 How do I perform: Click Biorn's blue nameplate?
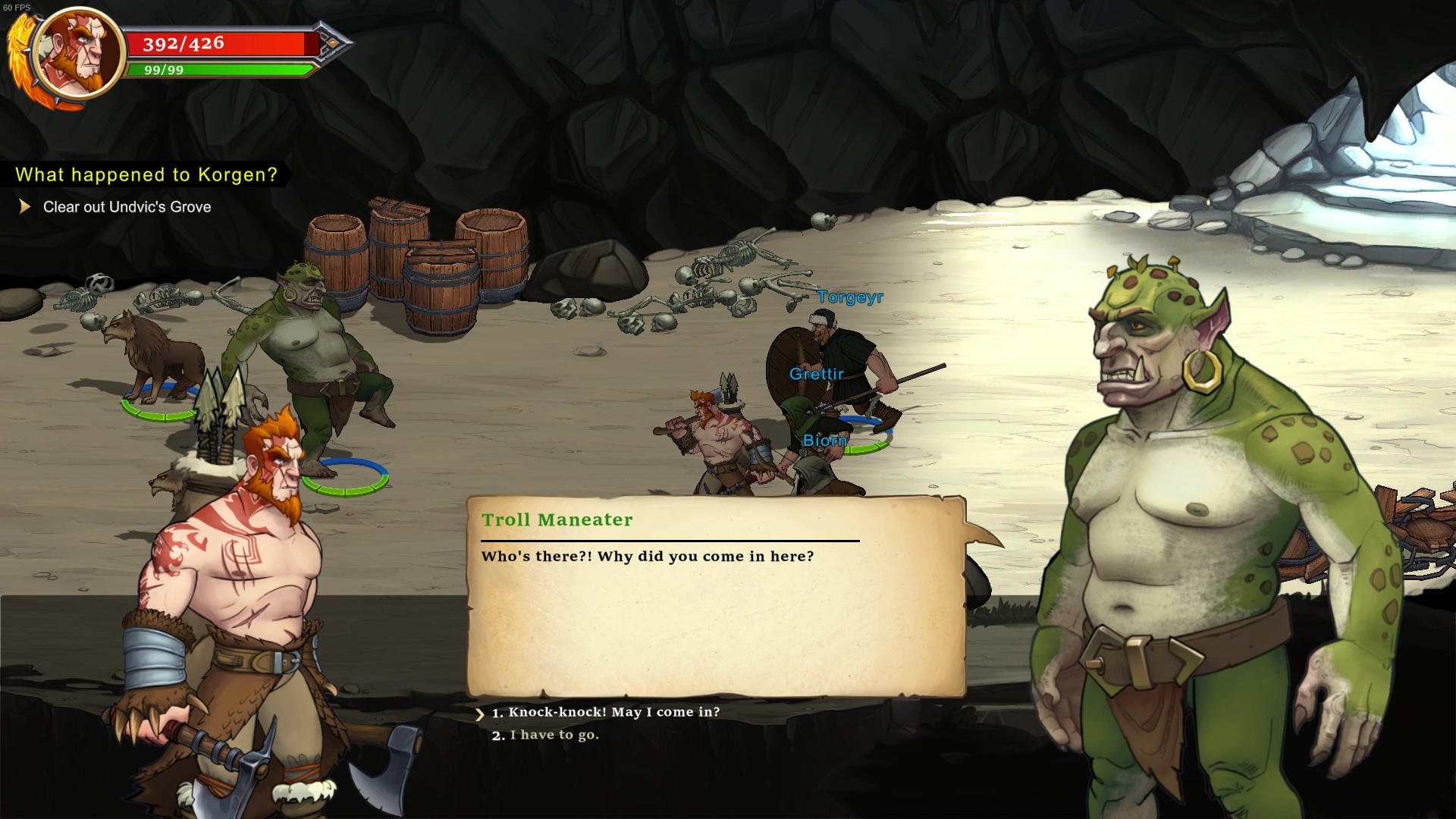pos(825,440)
